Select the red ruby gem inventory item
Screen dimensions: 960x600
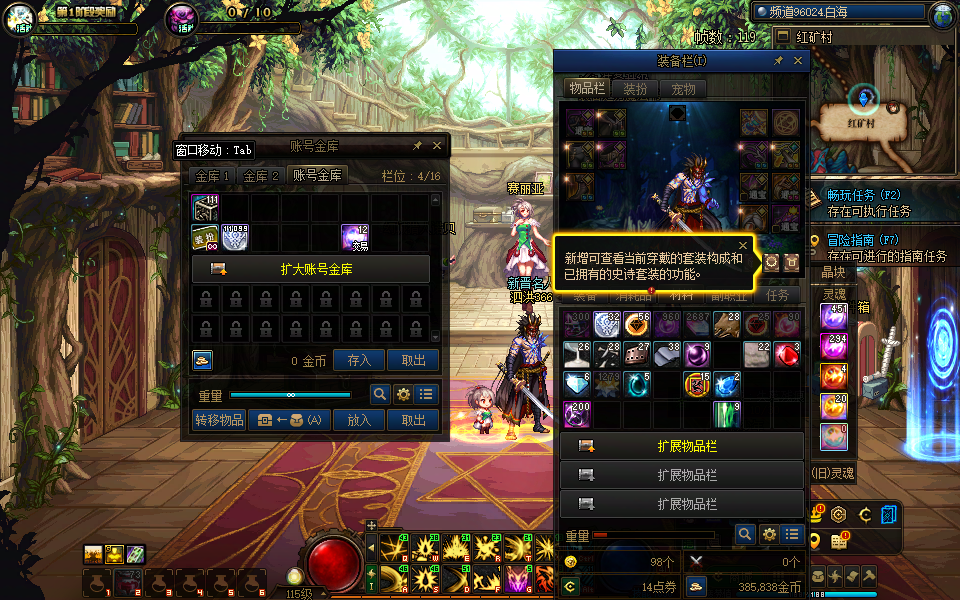click(787, 354)
